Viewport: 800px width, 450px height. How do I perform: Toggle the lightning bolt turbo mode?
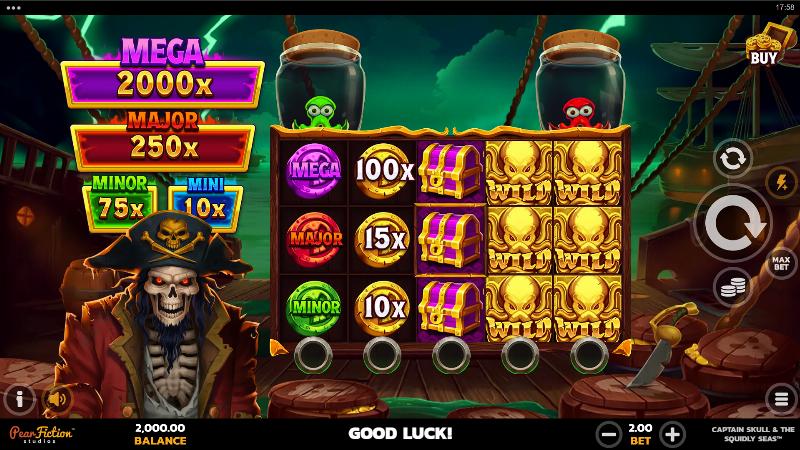point(781,181)
